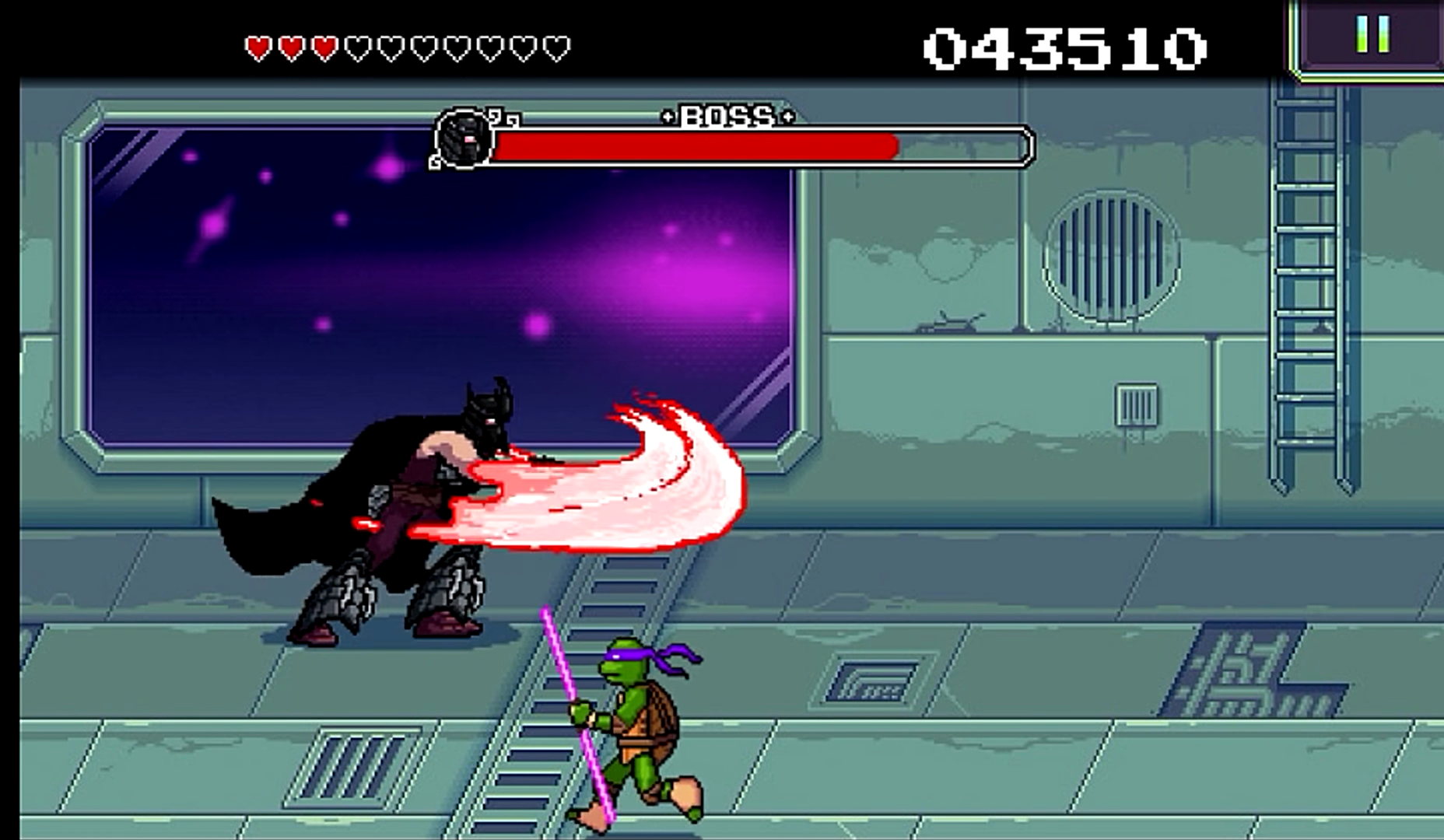Toggle the second red heart on

[x=290, y=44]
